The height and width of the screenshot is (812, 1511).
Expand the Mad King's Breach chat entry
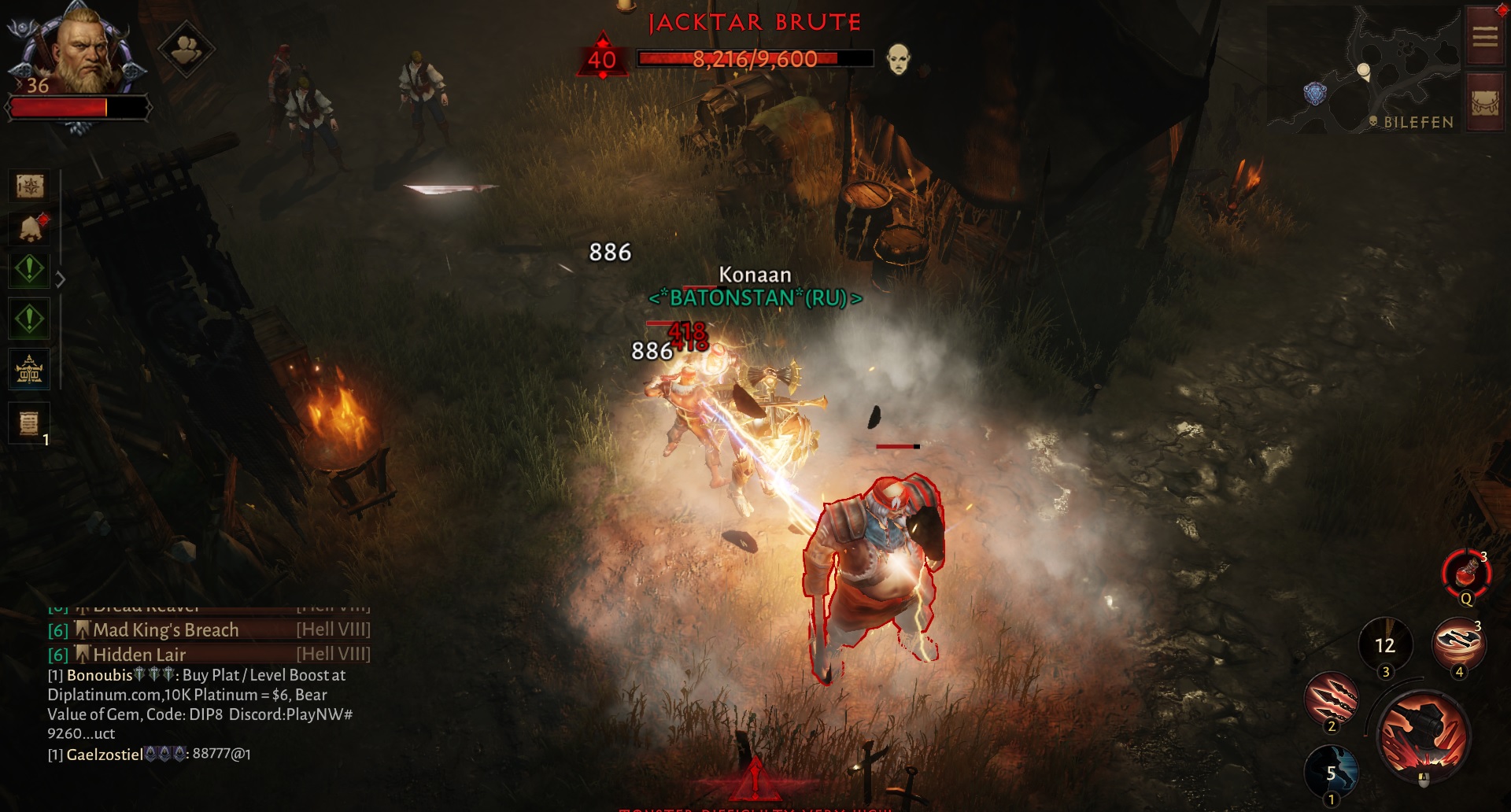(x=165, y=629)
